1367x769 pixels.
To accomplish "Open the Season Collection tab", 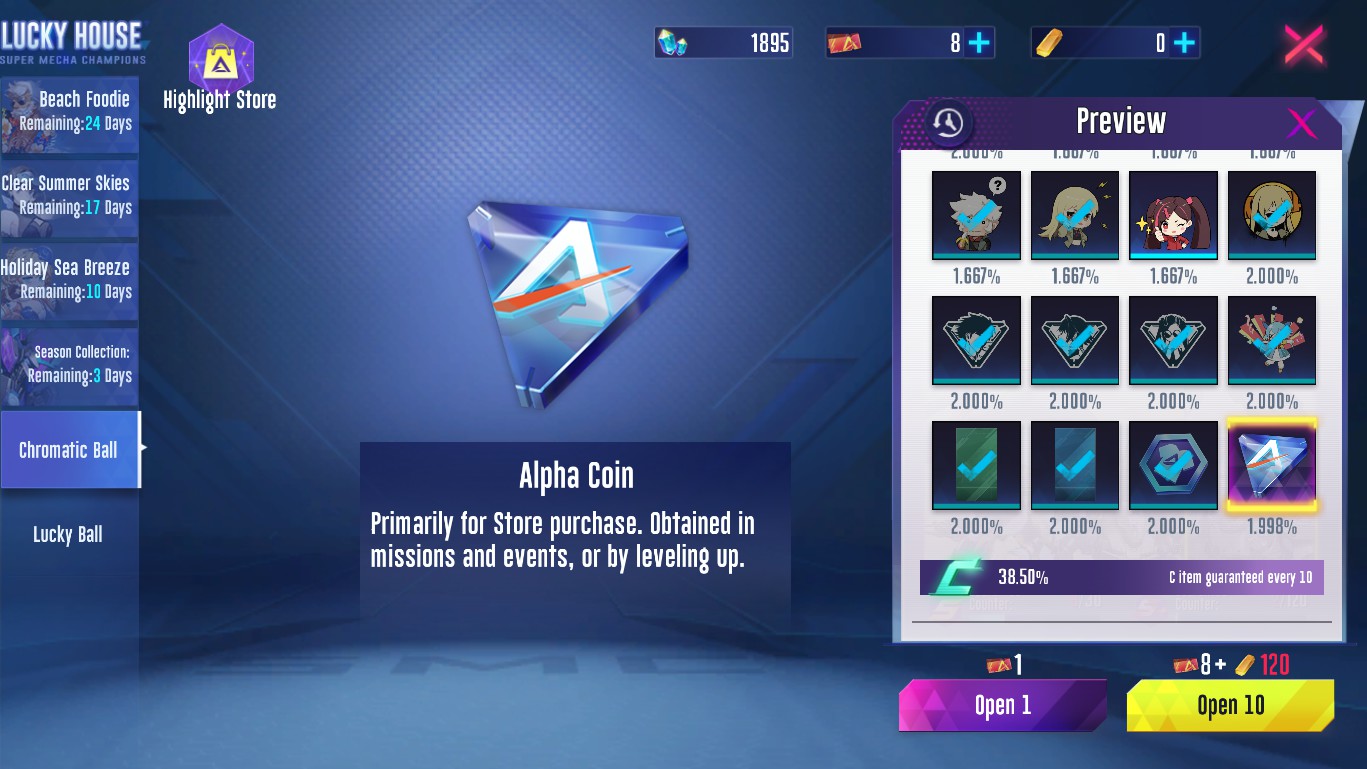I will pos(70,365).
